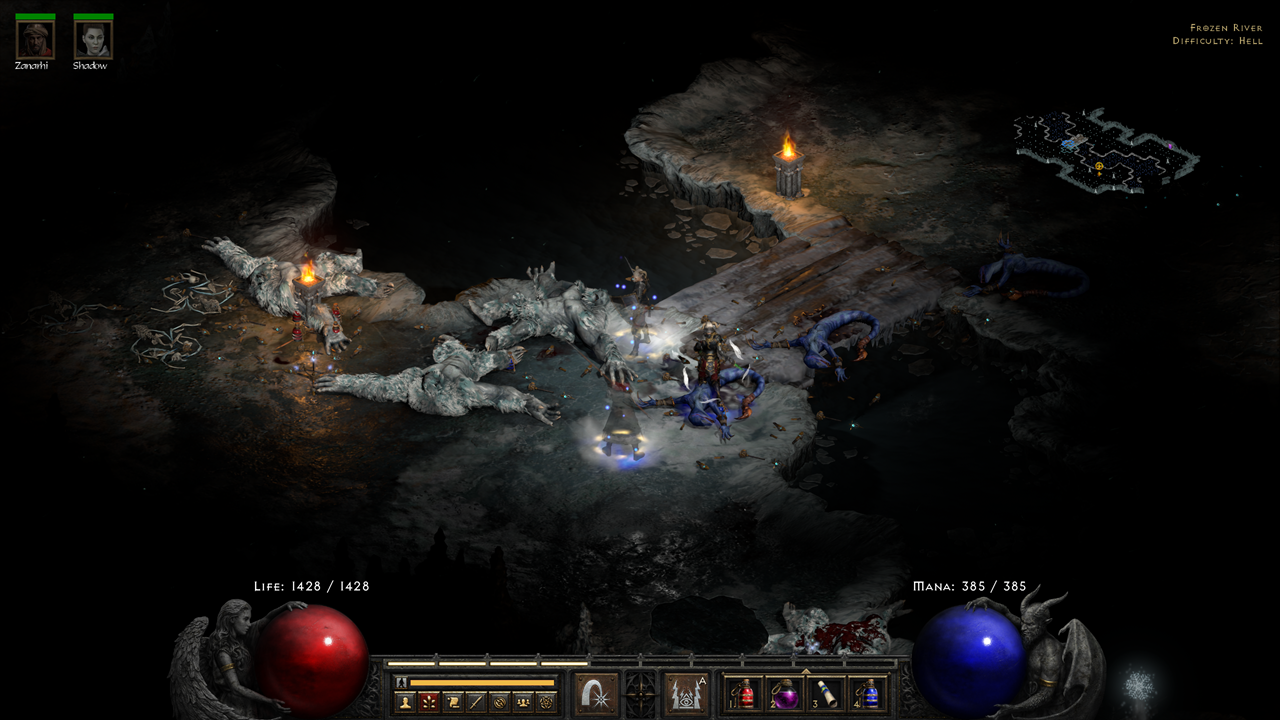The image size is (1280, 720).
Task: Open the party screen button
Action: pyautogui.click(x=522, y=702)
